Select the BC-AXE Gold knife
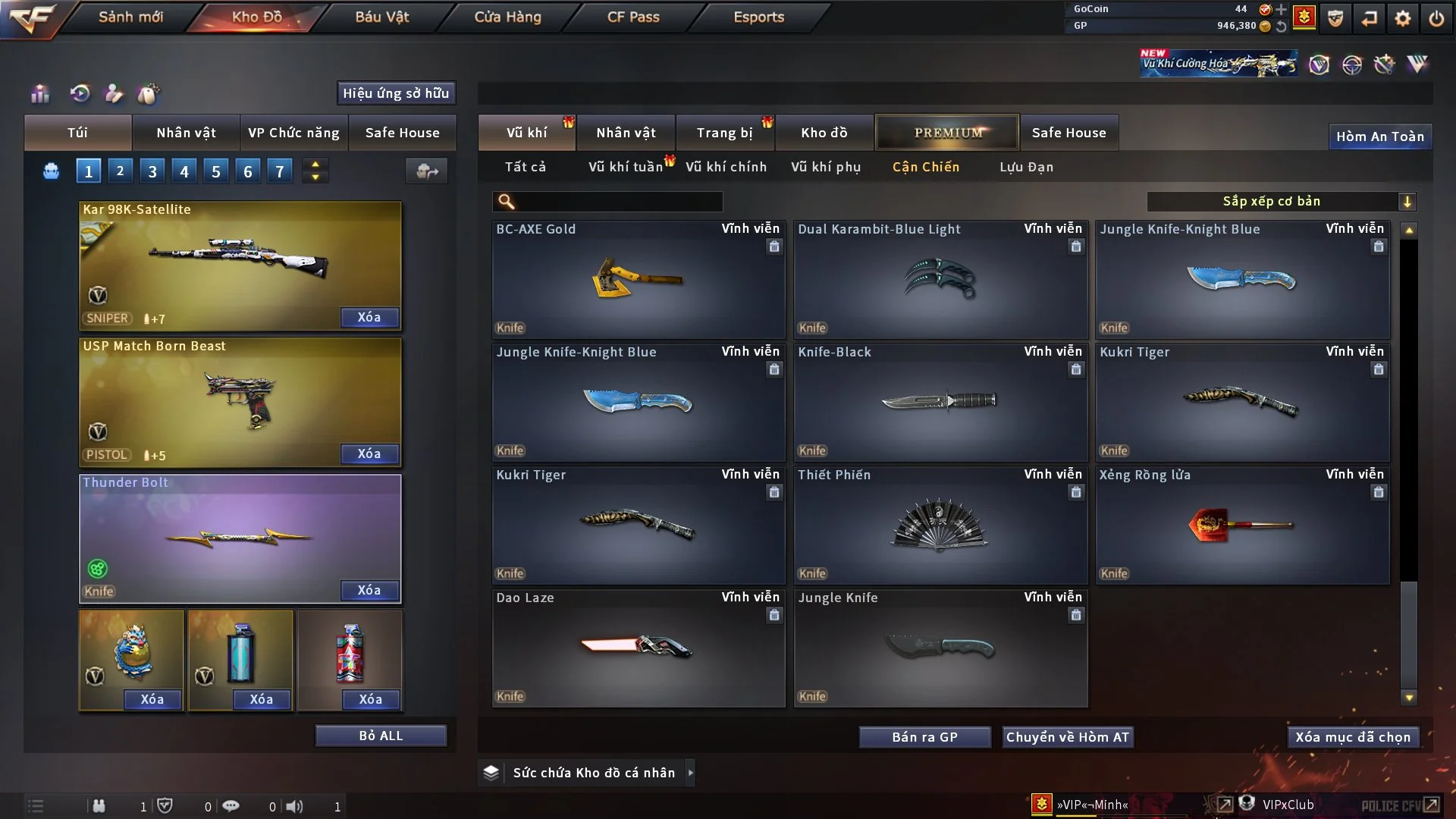Image resolution: width=1456 pixels, height=819 pixels. click(638, 279)
